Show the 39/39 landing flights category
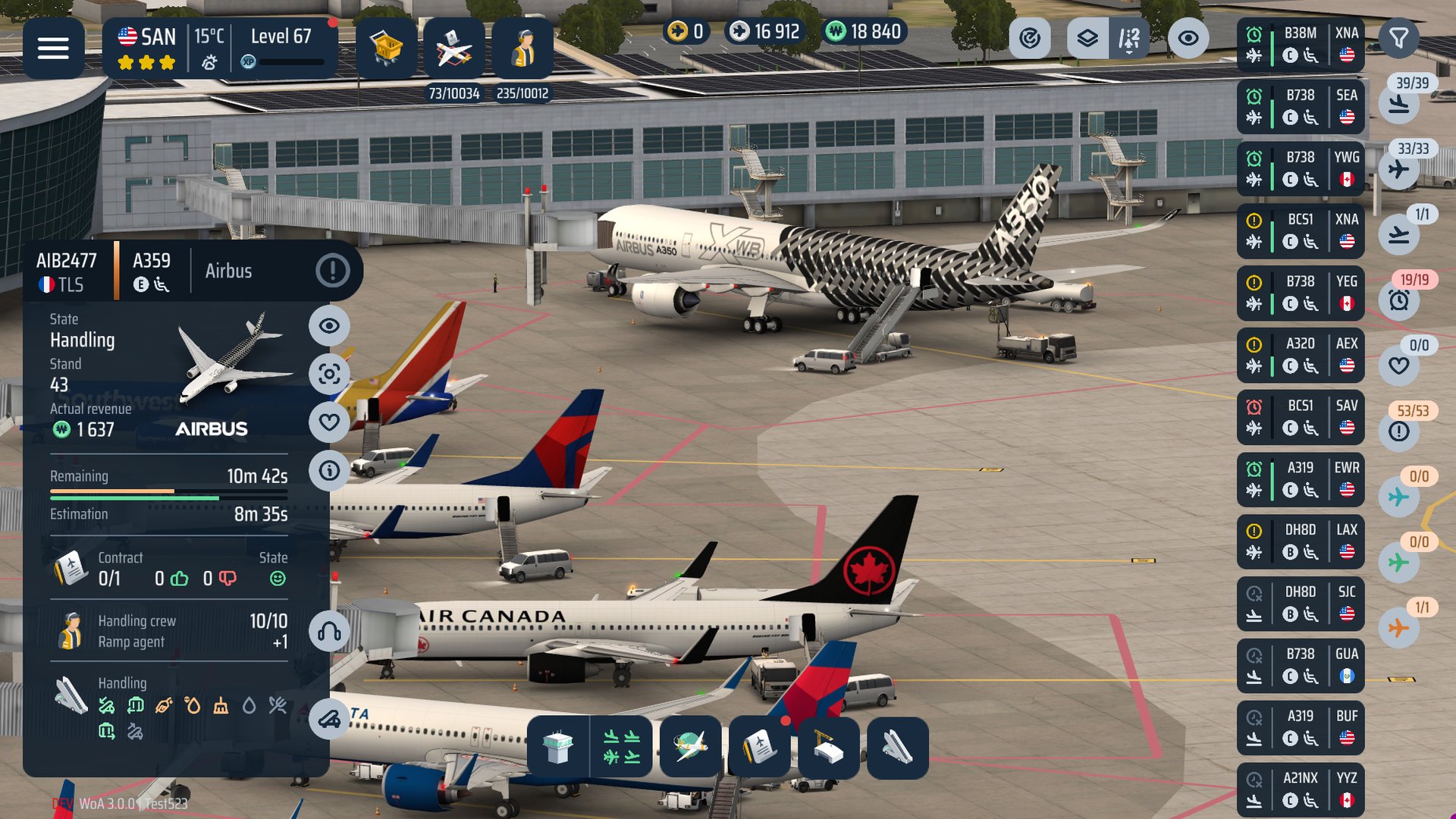 [x=1399, y=104]
